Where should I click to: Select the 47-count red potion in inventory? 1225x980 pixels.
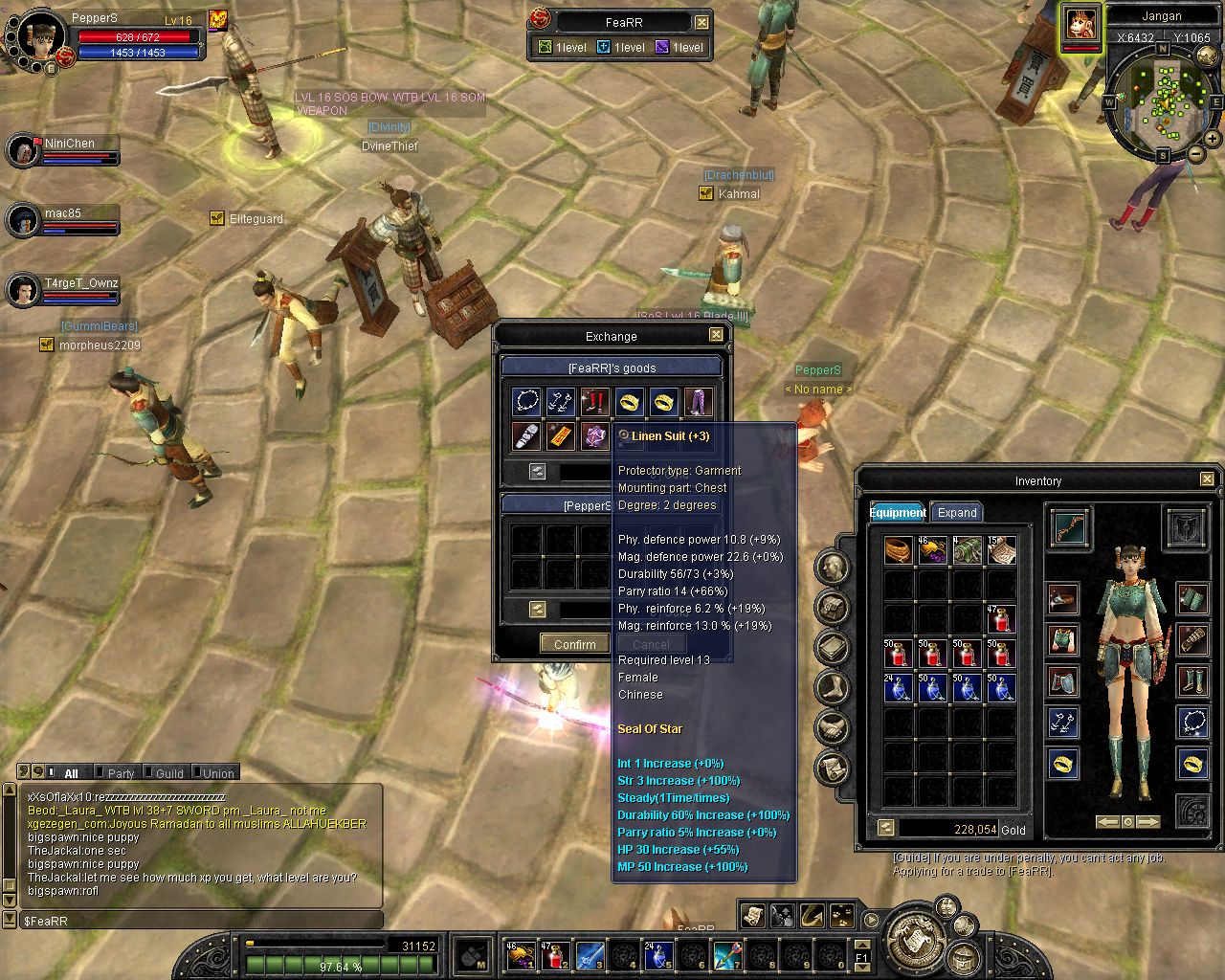pyautogui.click(x=1001, y=619)
